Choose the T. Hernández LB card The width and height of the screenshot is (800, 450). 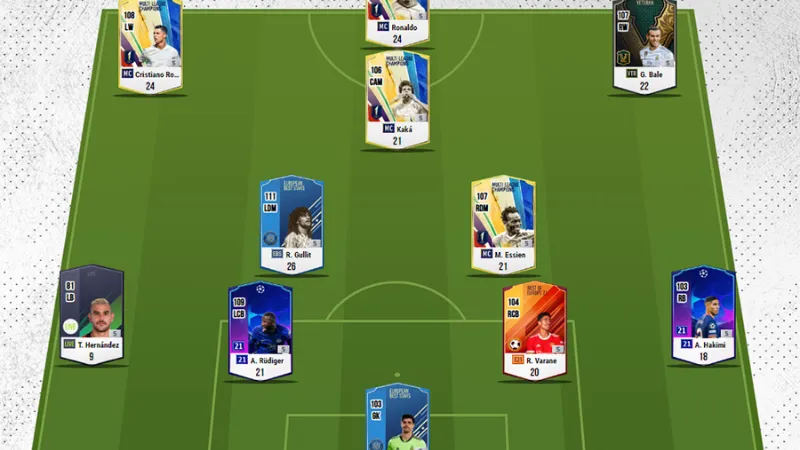91,310
